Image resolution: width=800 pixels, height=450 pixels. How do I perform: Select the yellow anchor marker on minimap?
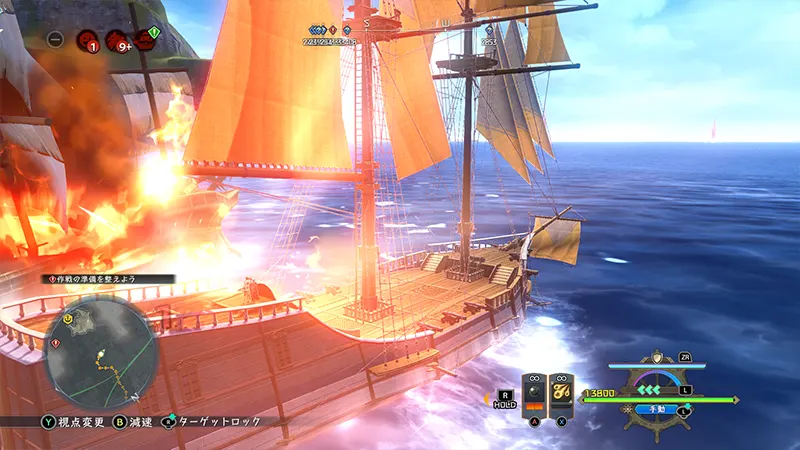pos(67,319)
